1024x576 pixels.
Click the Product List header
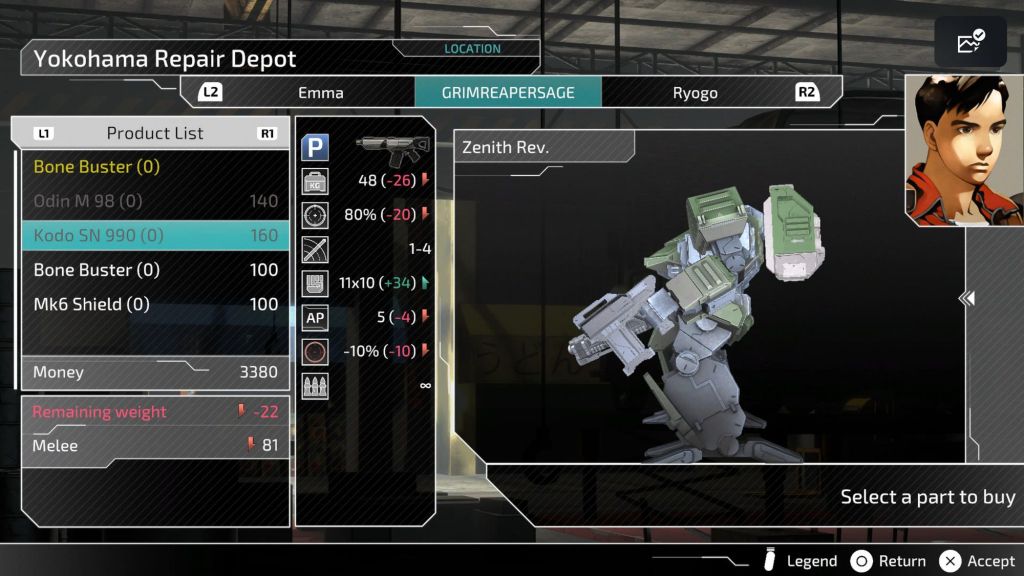(x=155, y=133)
